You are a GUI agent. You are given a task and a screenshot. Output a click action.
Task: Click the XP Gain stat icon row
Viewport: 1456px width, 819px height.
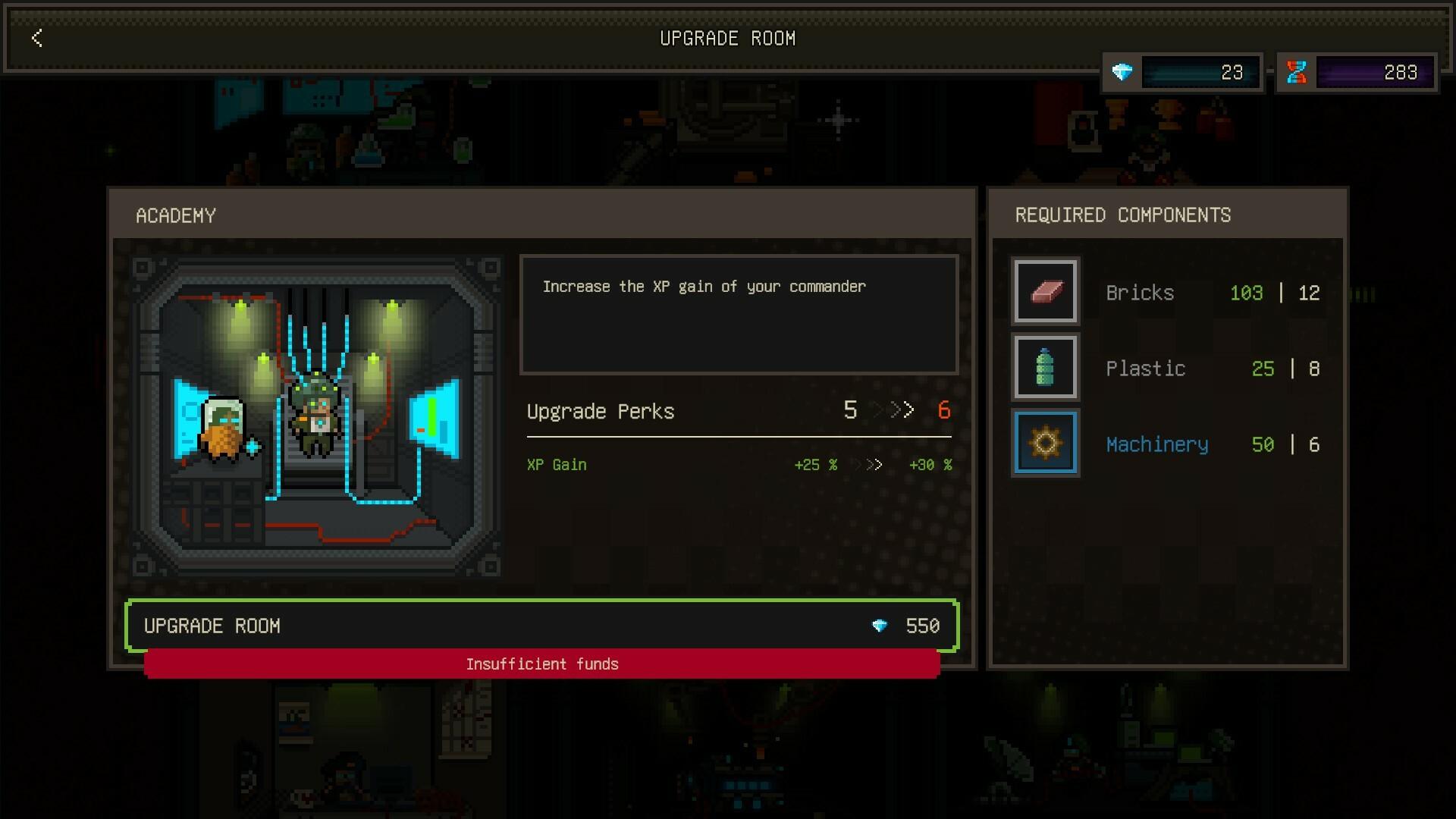coord(557,465)
